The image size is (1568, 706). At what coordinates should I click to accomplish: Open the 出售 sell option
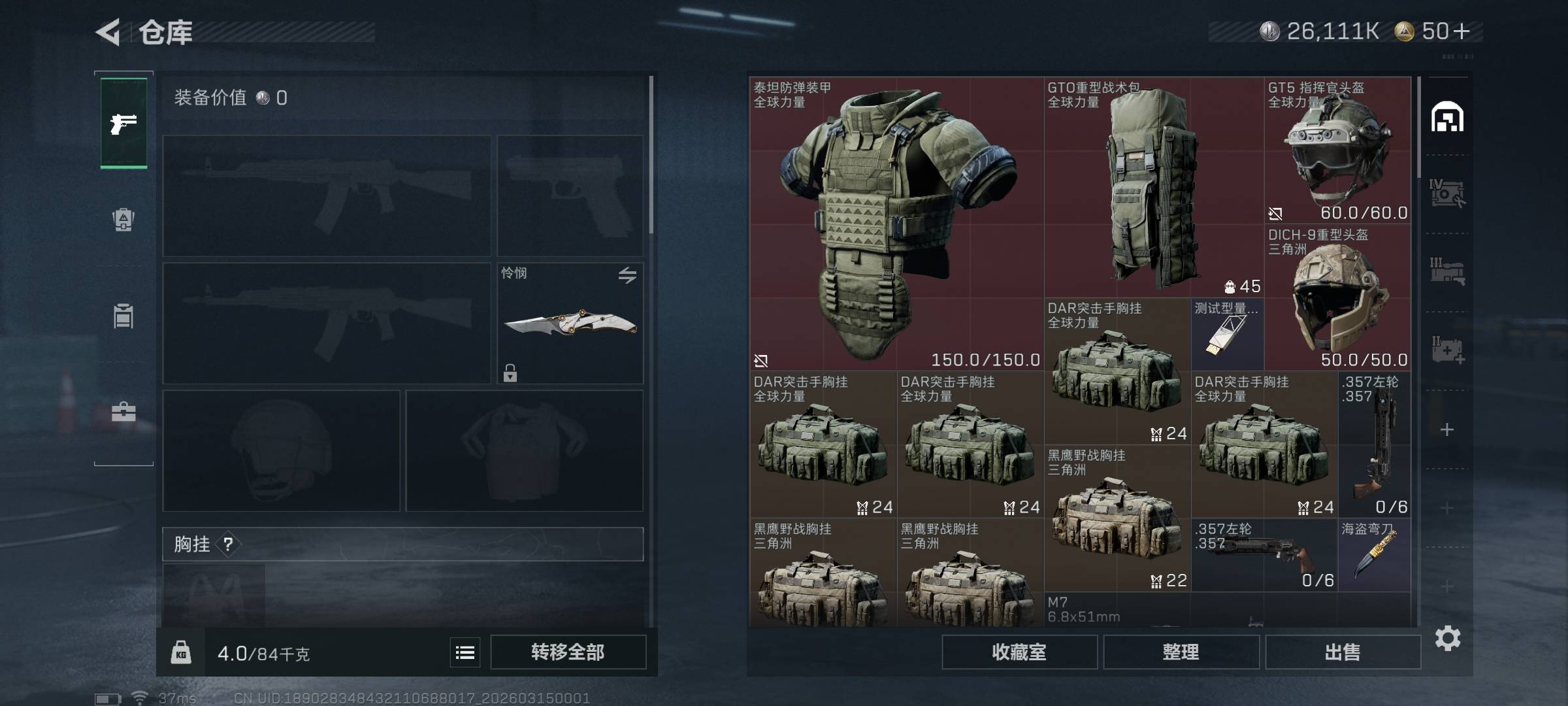point(1343,652)
